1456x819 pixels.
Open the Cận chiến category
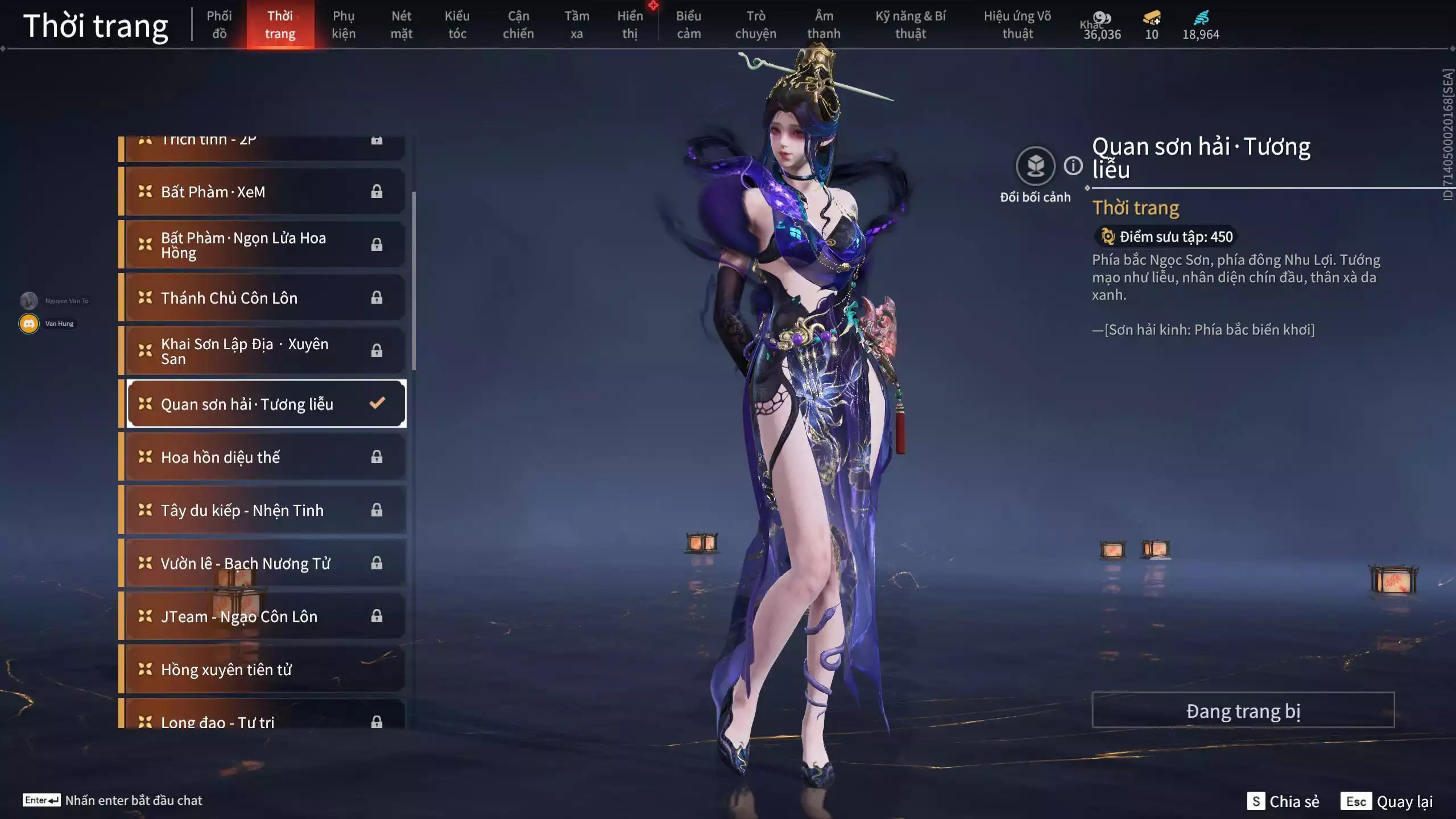click(518, 25)
